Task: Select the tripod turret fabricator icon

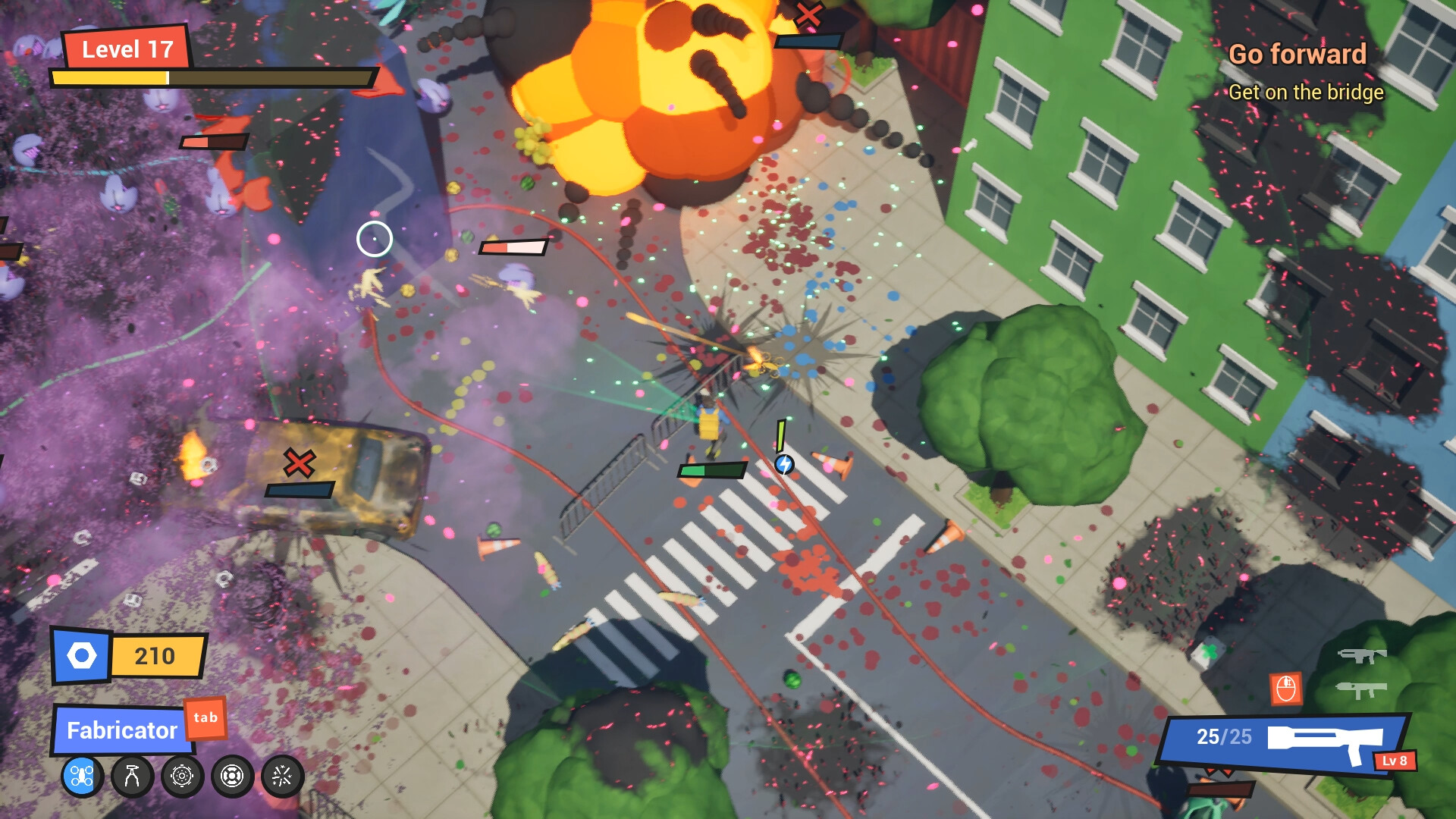Action: [x=130, y=777]
